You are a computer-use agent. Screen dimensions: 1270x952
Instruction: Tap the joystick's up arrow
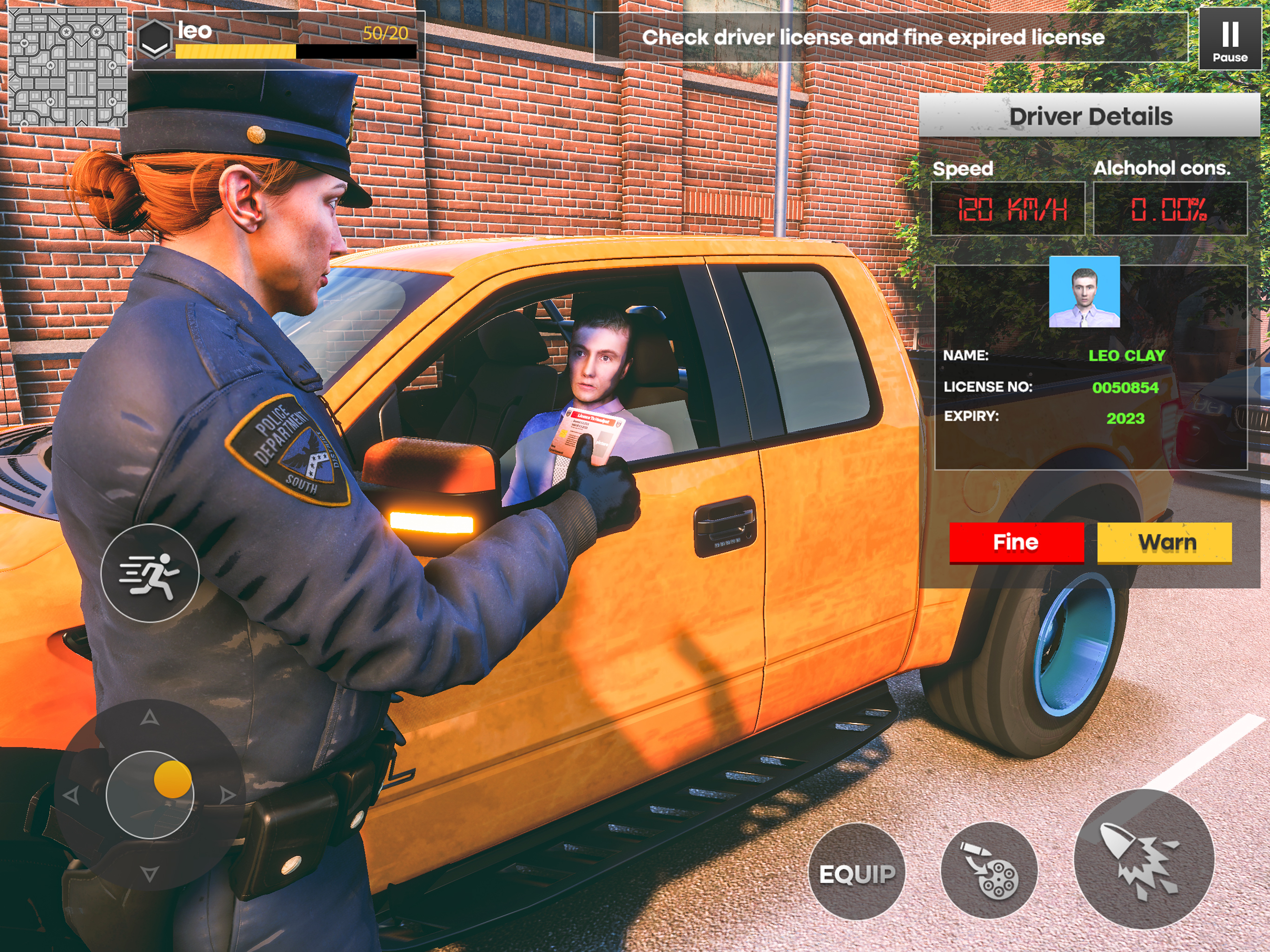pyautogui.click(x=150, y=717)
